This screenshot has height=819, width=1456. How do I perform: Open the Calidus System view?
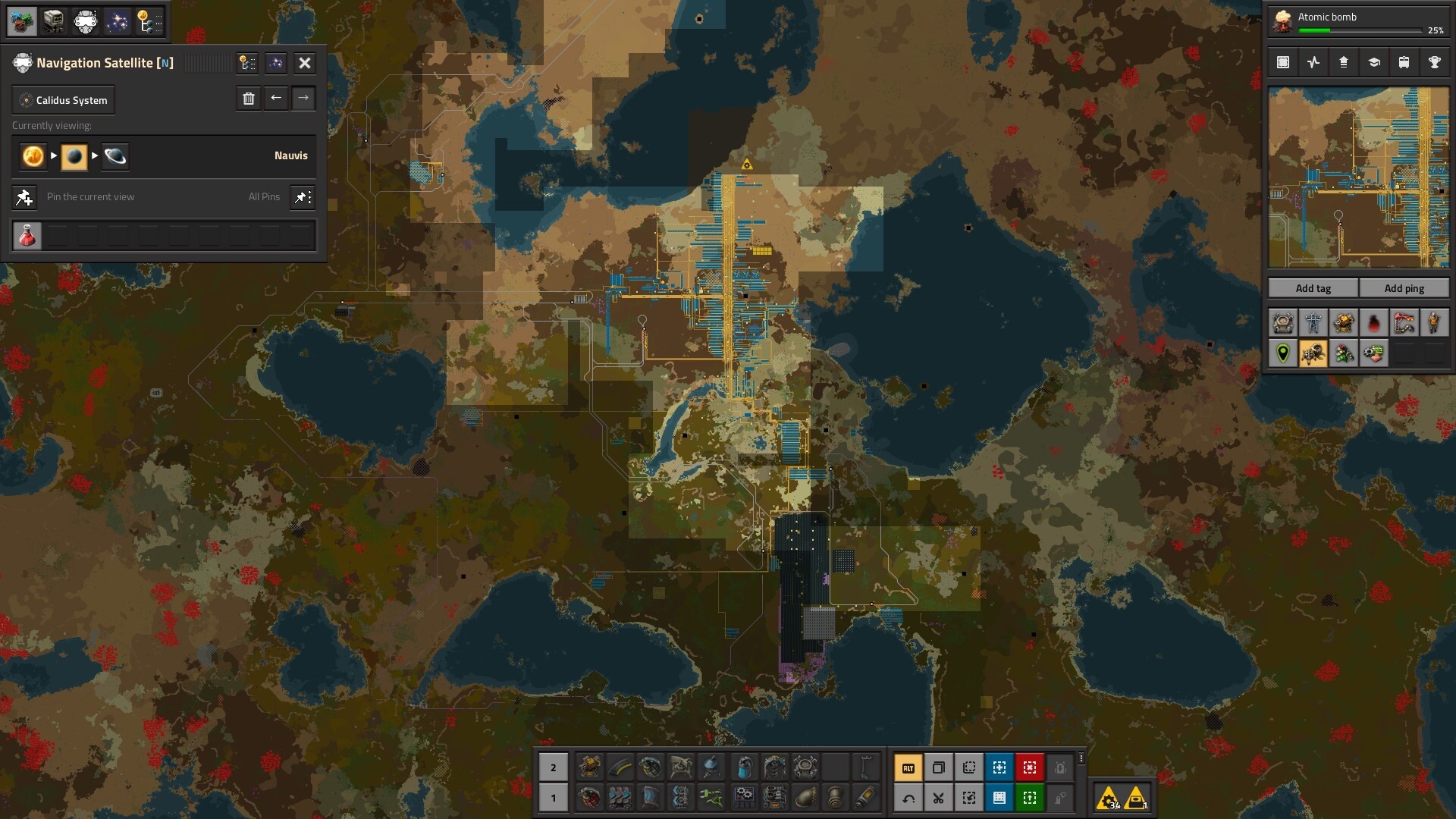point(64,100)
